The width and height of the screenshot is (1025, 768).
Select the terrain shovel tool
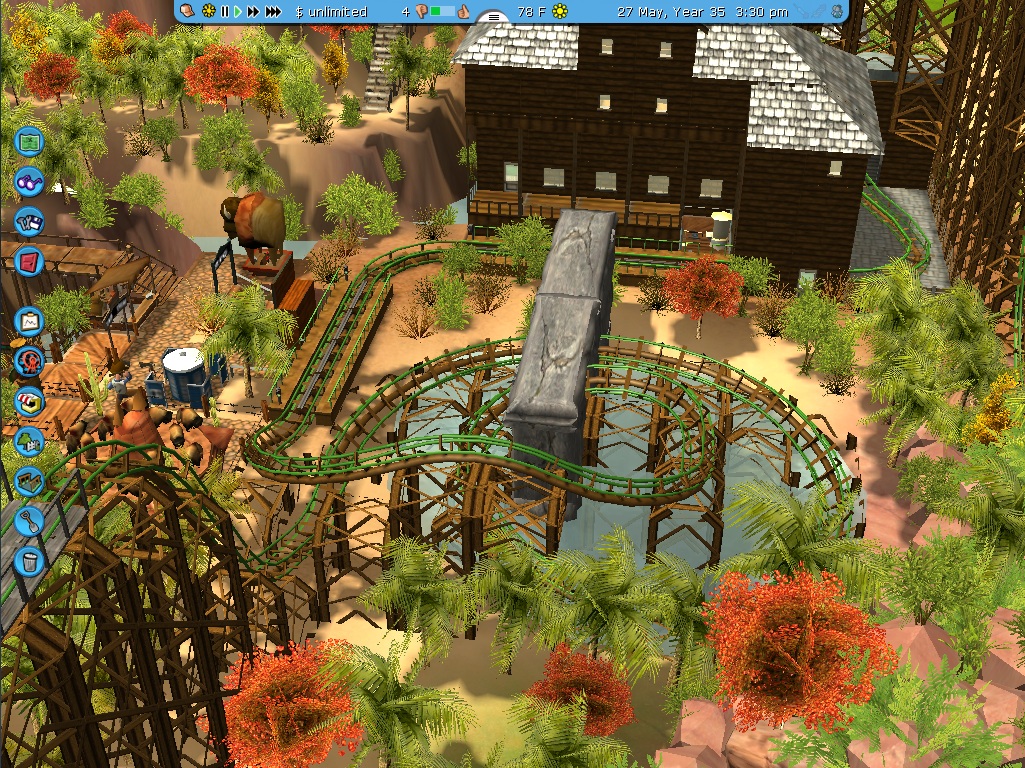coord(30,521)
